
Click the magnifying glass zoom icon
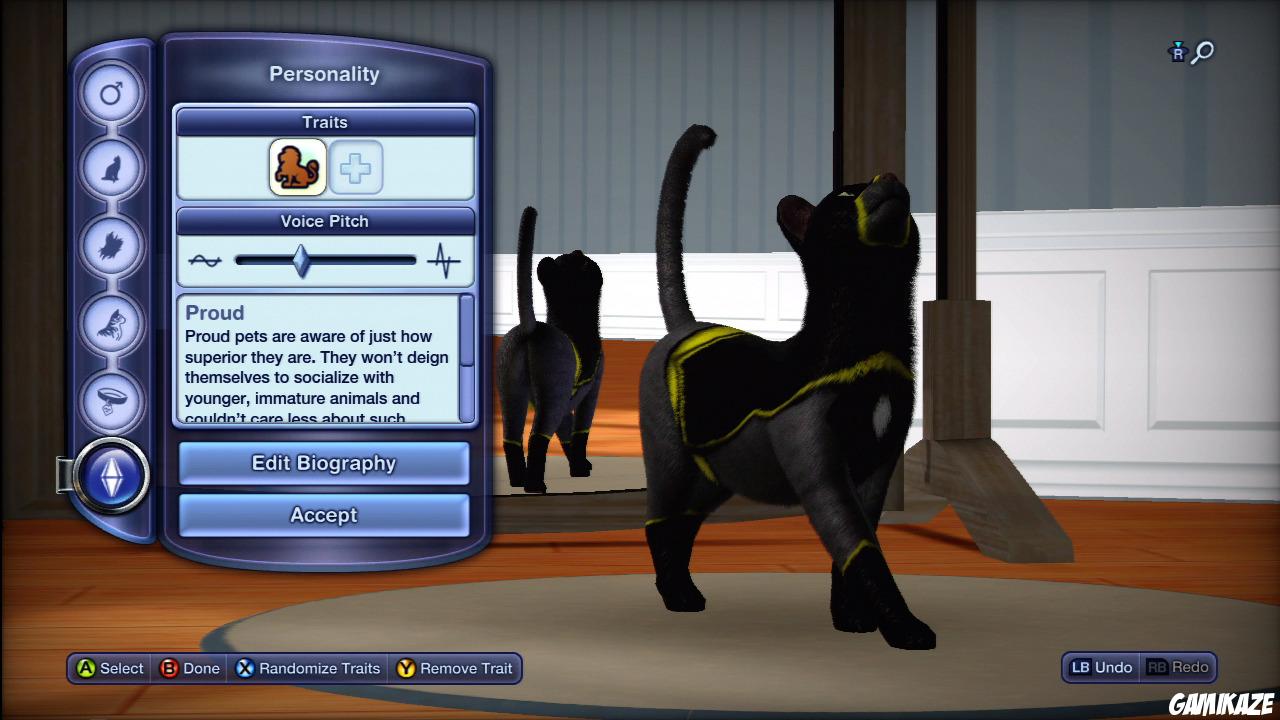coord(1202,53)
